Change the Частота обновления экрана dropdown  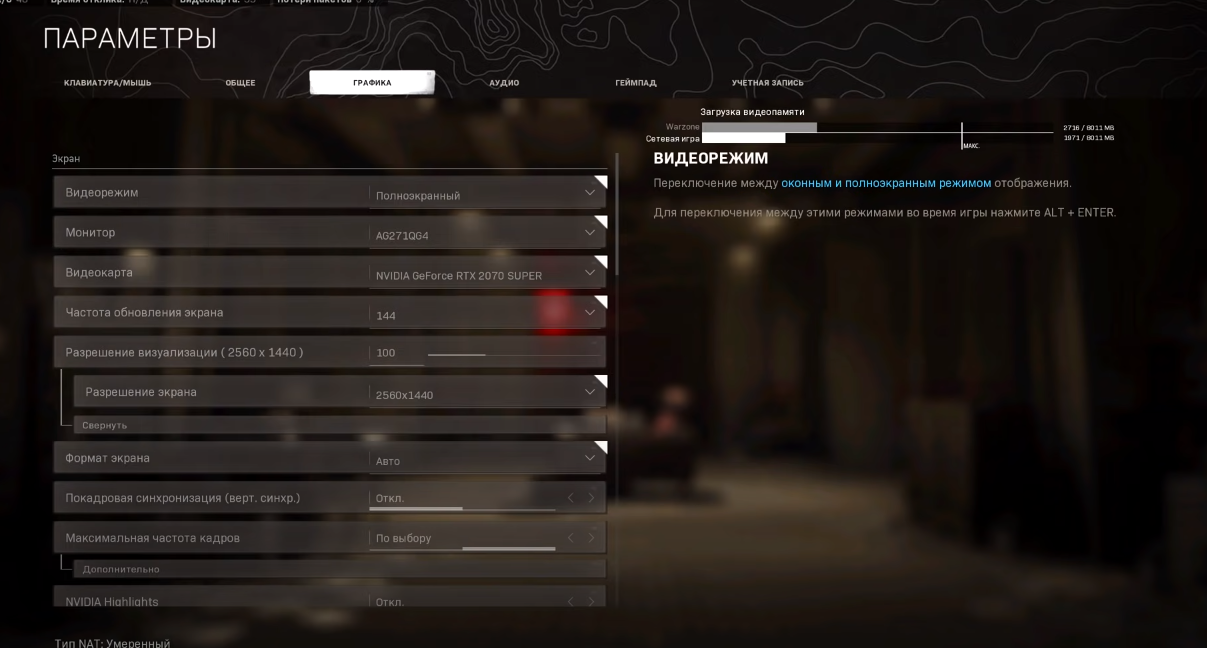[486, 314]
